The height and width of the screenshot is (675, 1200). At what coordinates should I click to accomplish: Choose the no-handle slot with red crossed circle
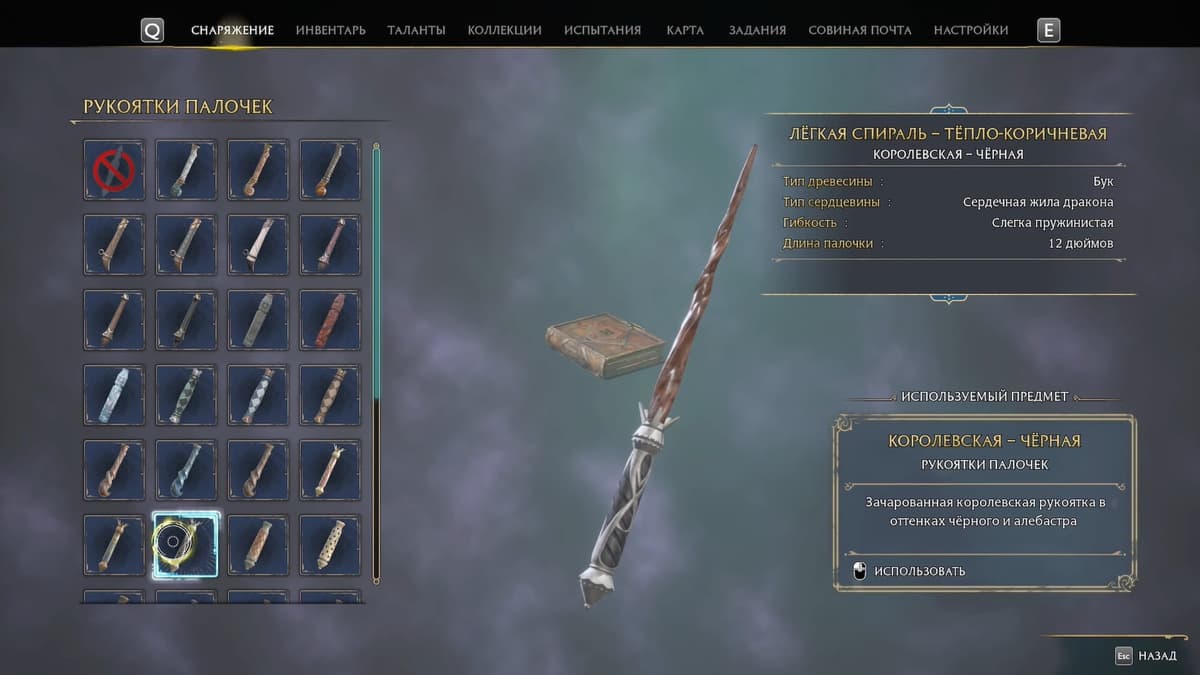114,170
